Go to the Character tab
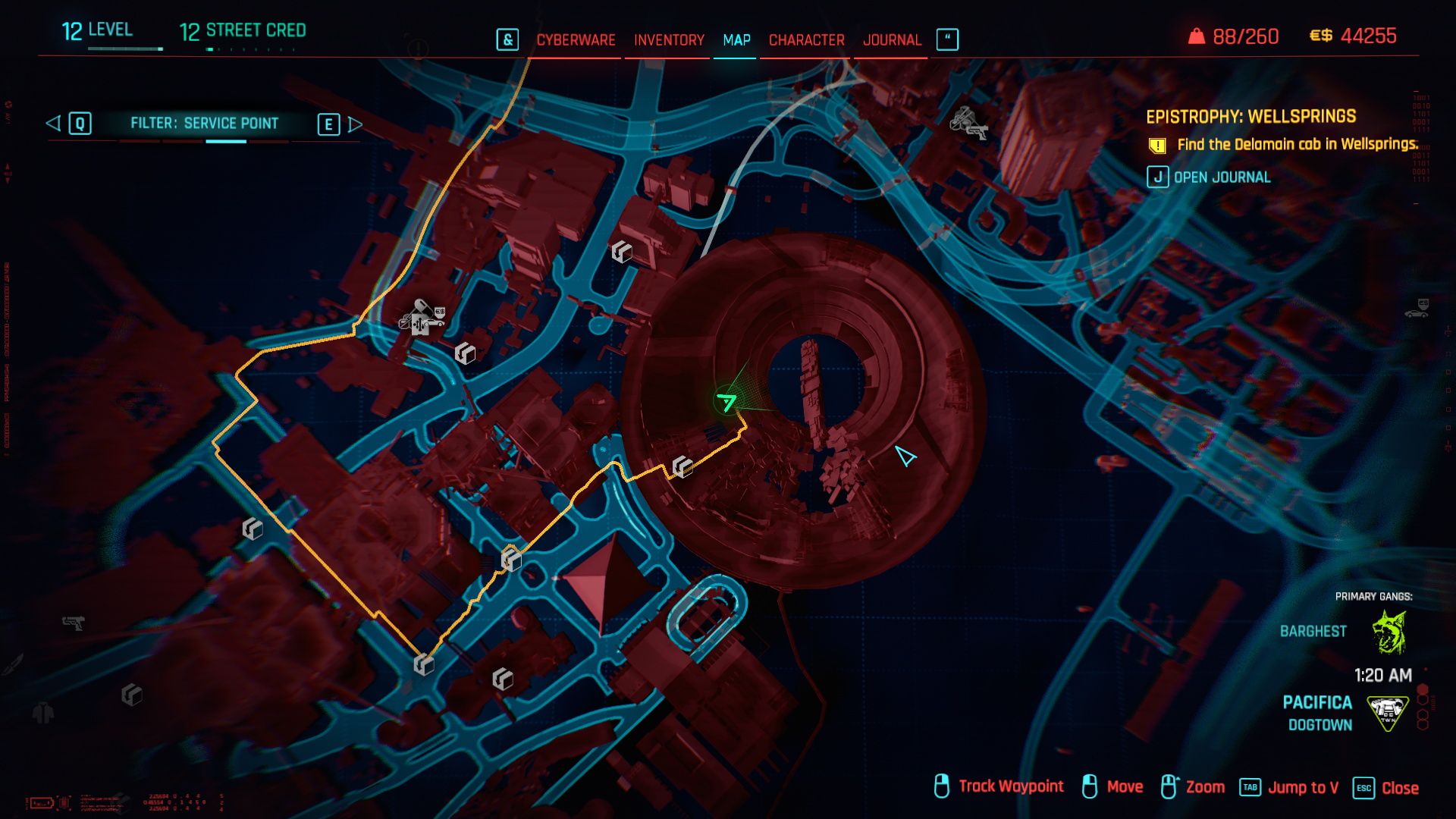The height and width of the screenshot is (819, 1456). [806, 40]
